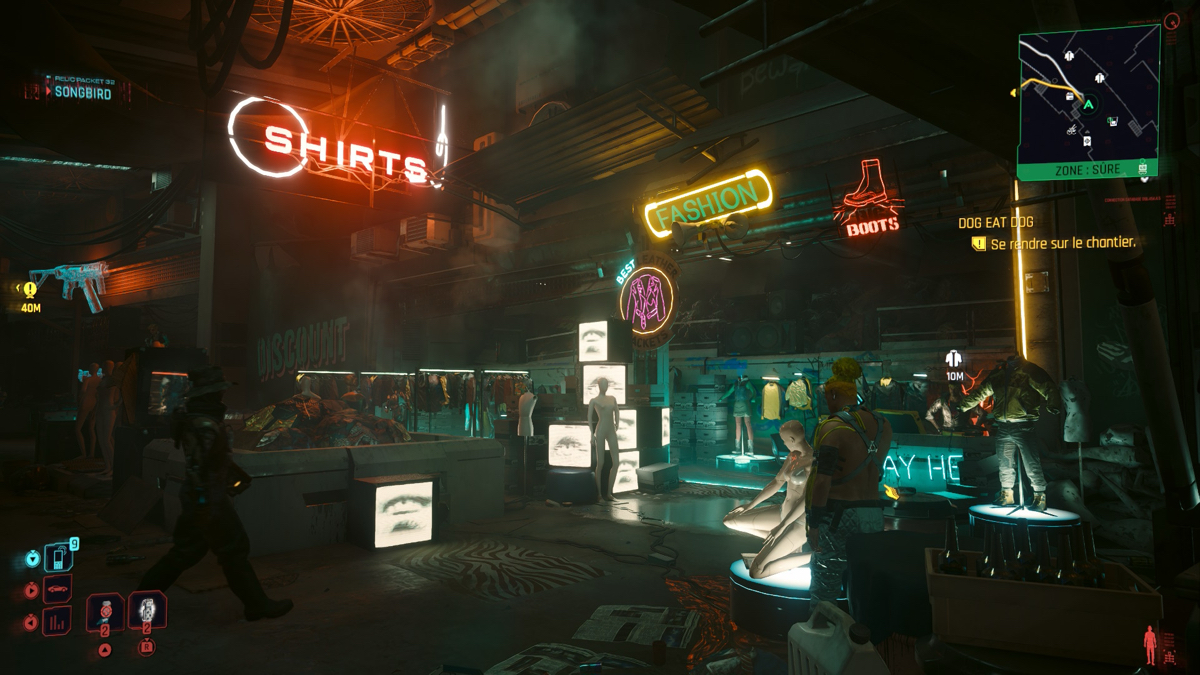Click the green player arrow on minimap
Screen dimensions: 1200x675
click(1089, 102)
